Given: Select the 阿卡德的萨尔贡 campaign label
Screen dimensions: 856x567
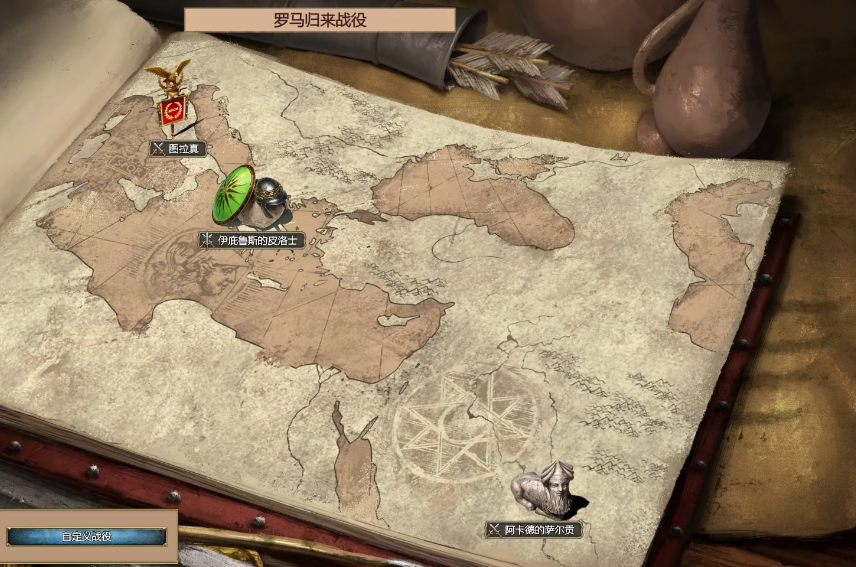Looking at the screenshot, I should pos(534,529).
